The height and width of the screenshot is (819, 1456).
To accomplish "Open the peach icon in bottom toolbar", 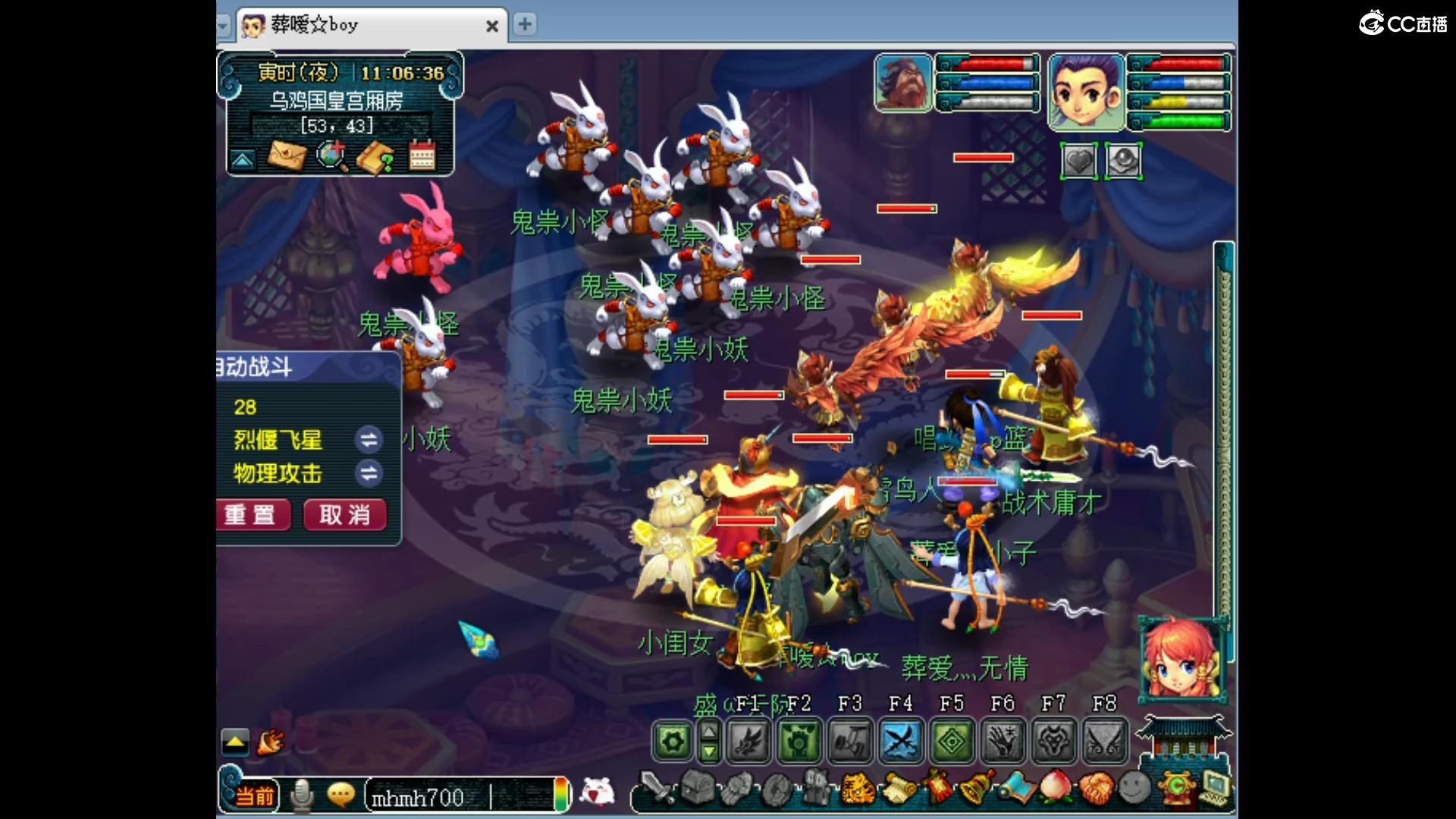I will click(1054, 789).
